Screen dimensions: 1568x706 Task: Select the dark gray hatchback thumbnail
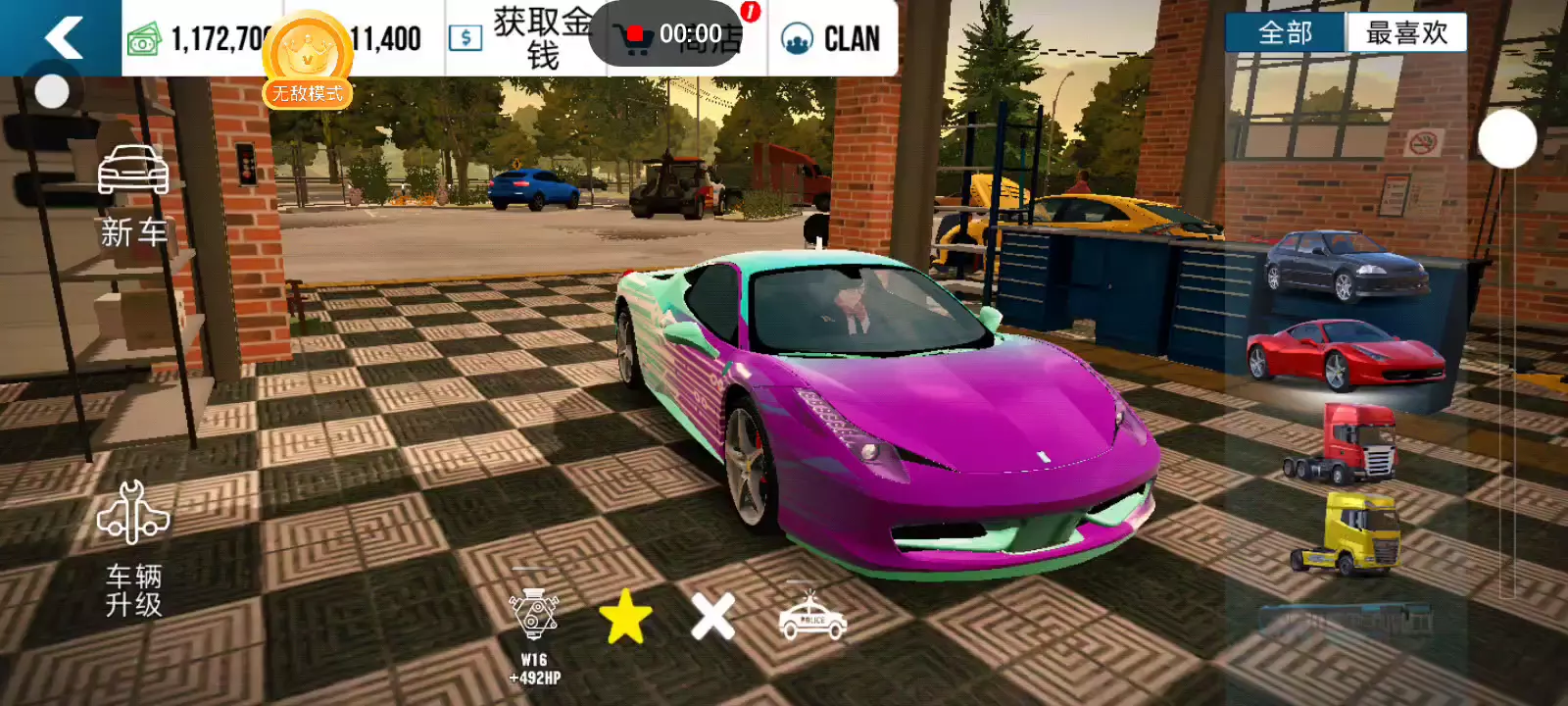click(1346, 266)
